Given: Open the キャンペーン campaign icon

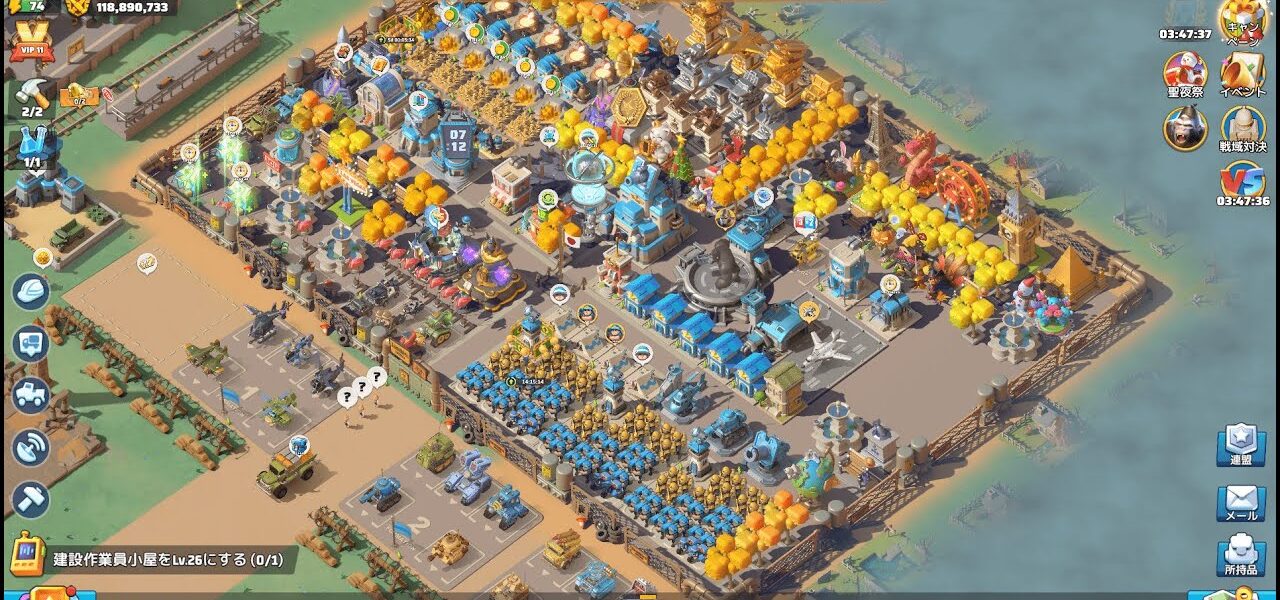Looking at the screenshot, I should click(1242, 22).
